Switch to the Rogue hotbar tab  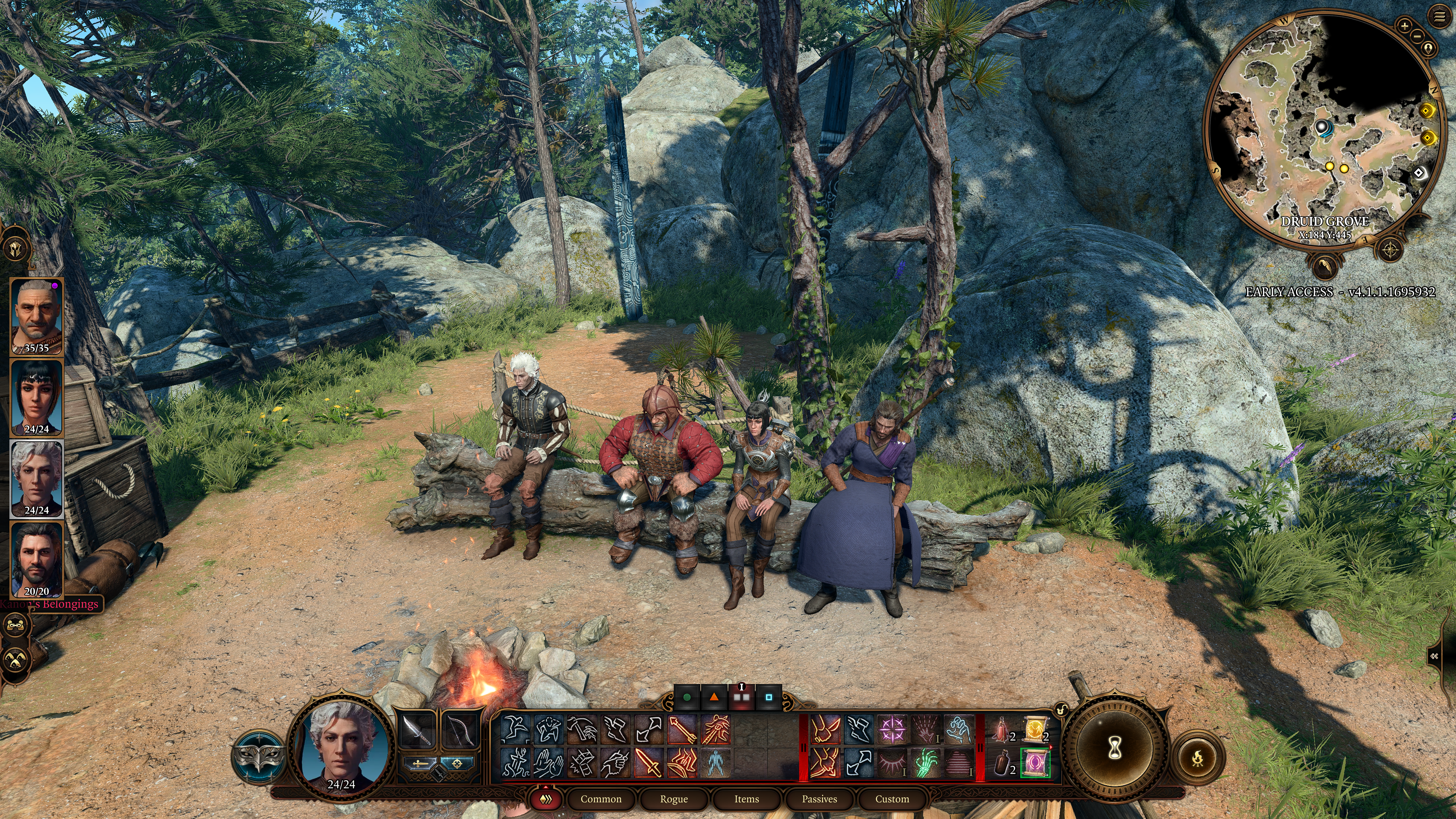tap(674, 799)
